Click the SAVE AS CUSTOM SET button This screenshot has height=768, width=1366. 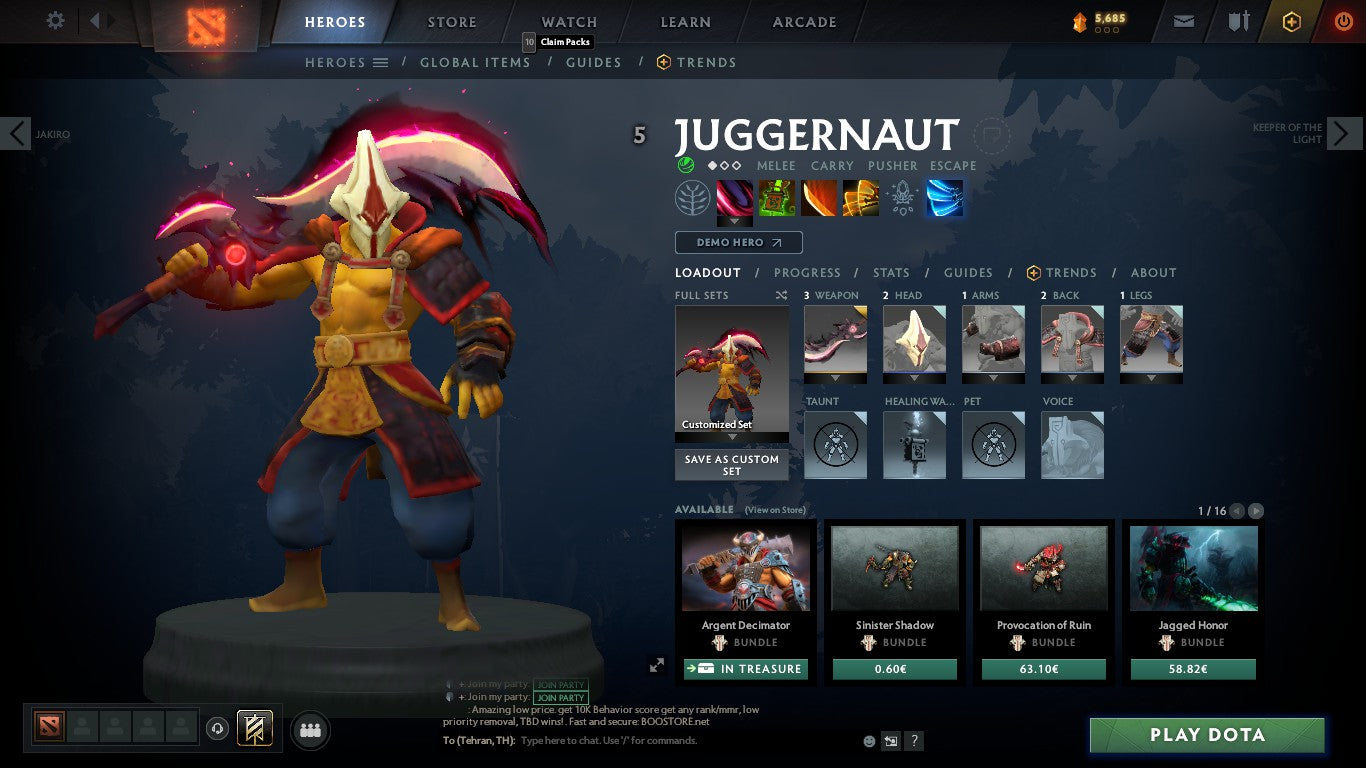pyautogui.click(x=731, y=465)
